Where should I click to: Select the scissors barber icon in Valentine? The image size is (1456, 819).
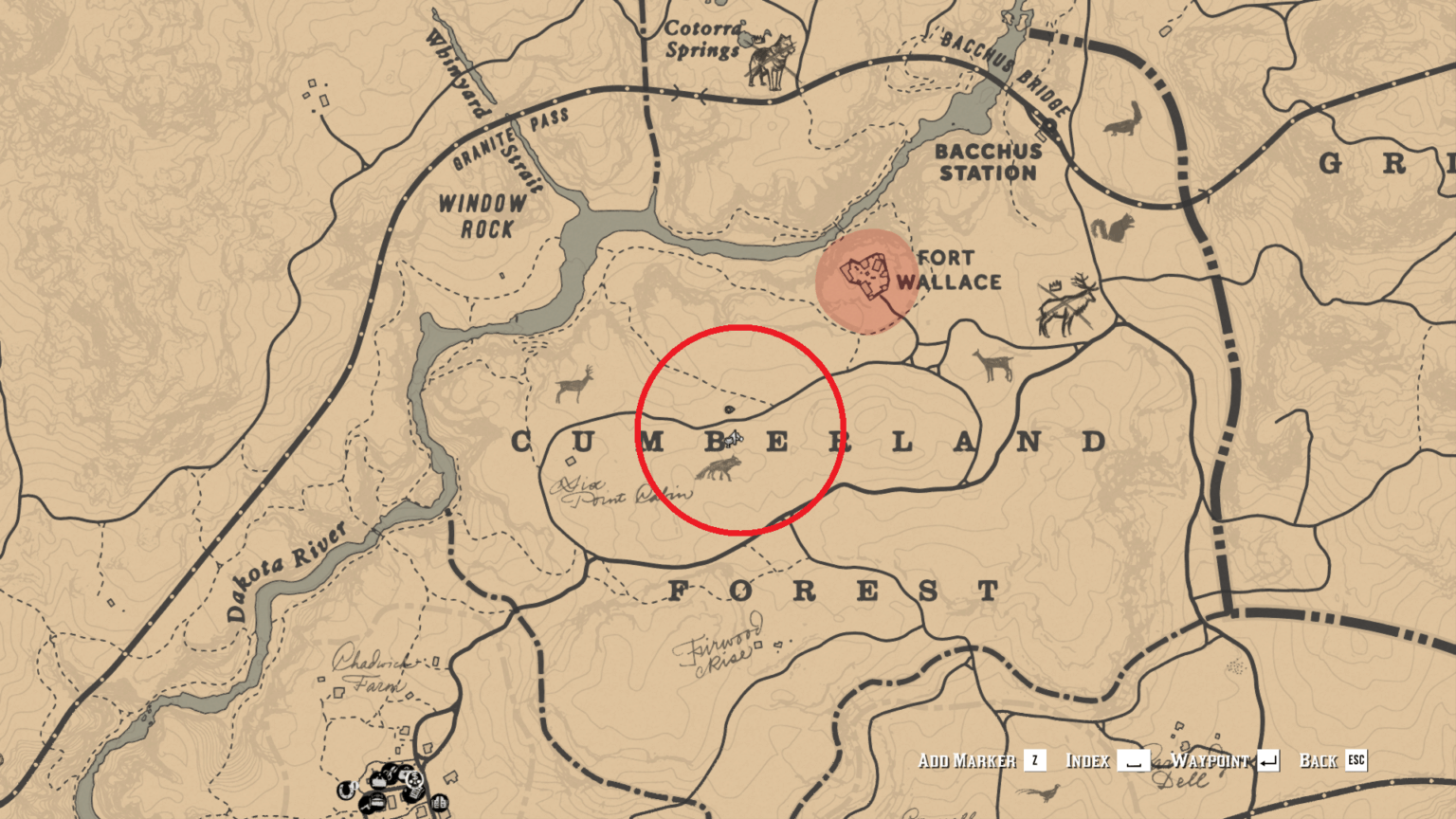click(x=391, y=773)
